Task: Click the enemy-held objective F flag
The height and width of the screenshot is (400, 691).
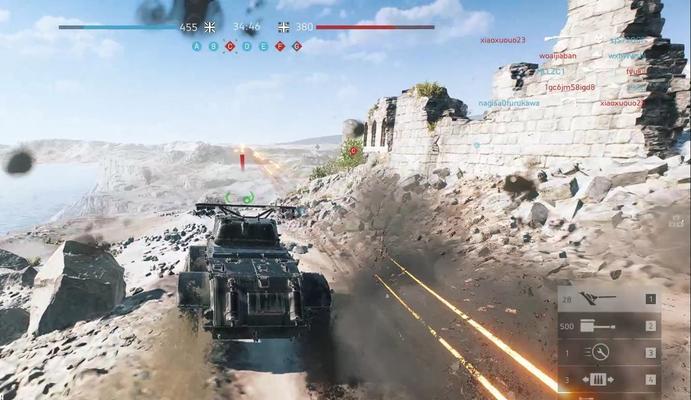Action: point(280,46)
